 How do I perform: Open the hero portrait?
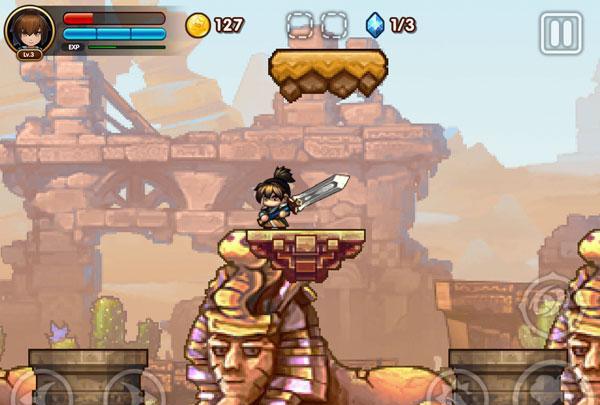click(x=29, y=31)
